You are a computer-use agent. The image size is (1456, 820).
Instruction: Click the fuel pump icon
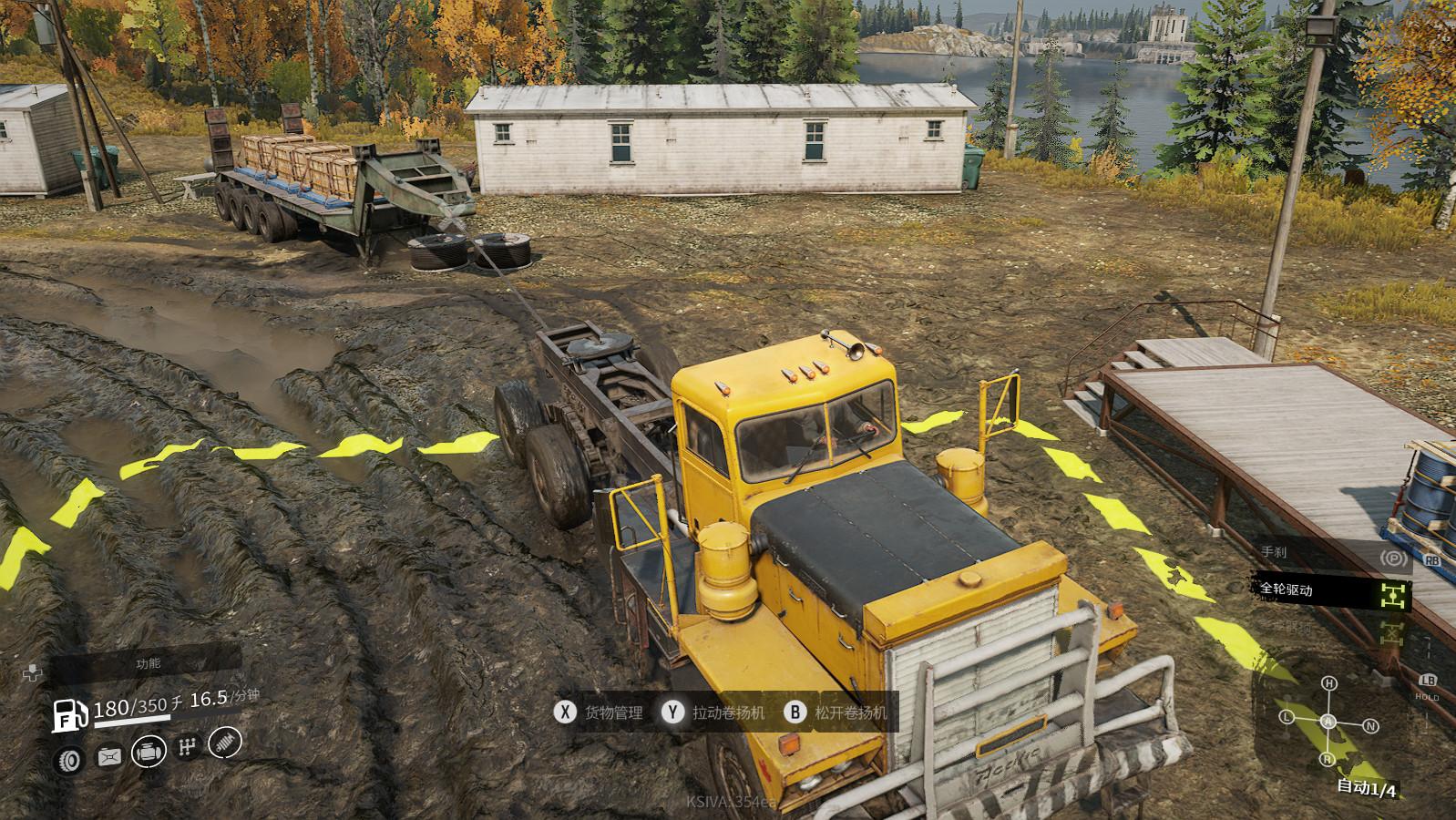(69, 715)
